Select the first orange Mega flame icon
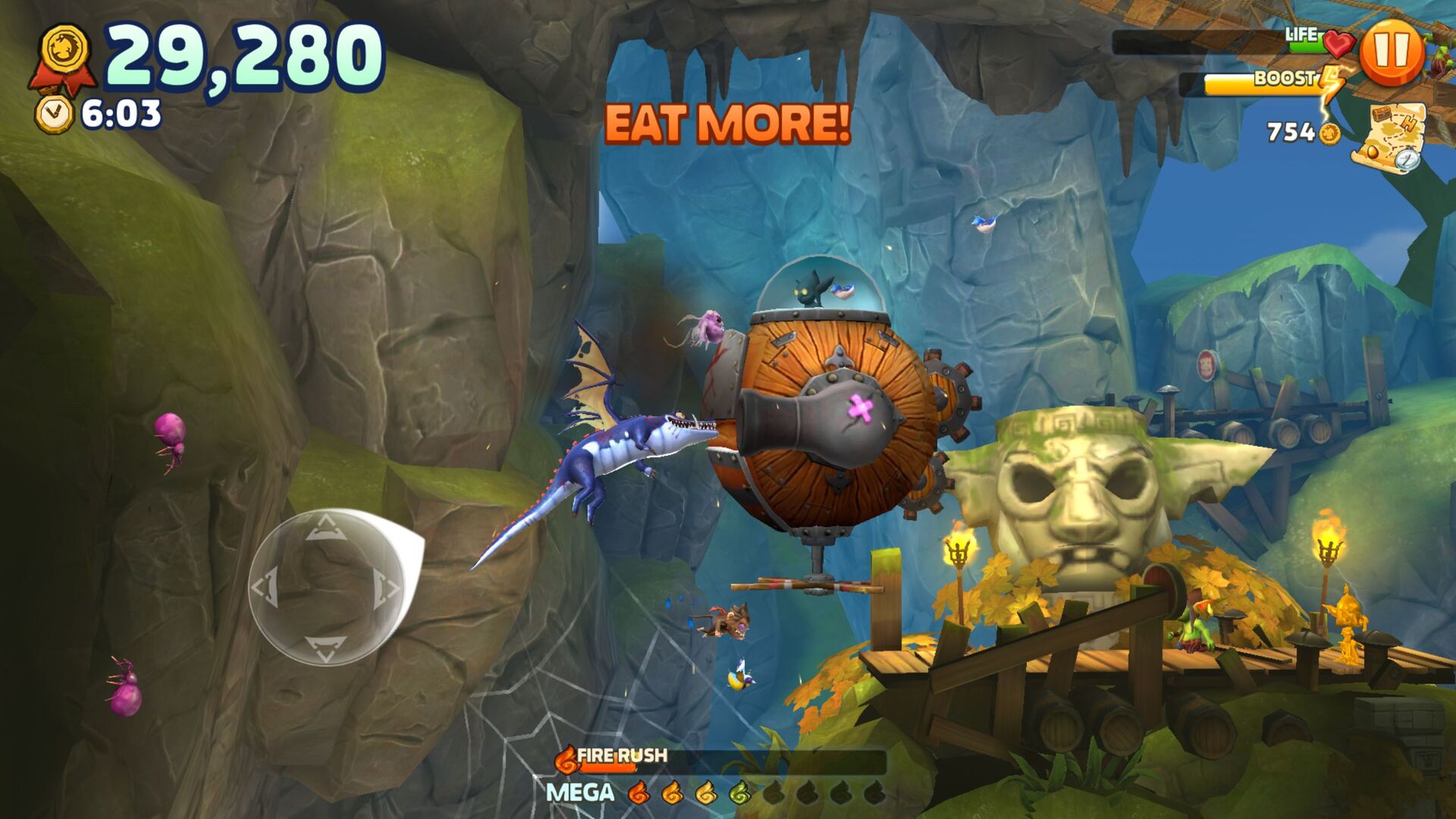 coord(639,792)
